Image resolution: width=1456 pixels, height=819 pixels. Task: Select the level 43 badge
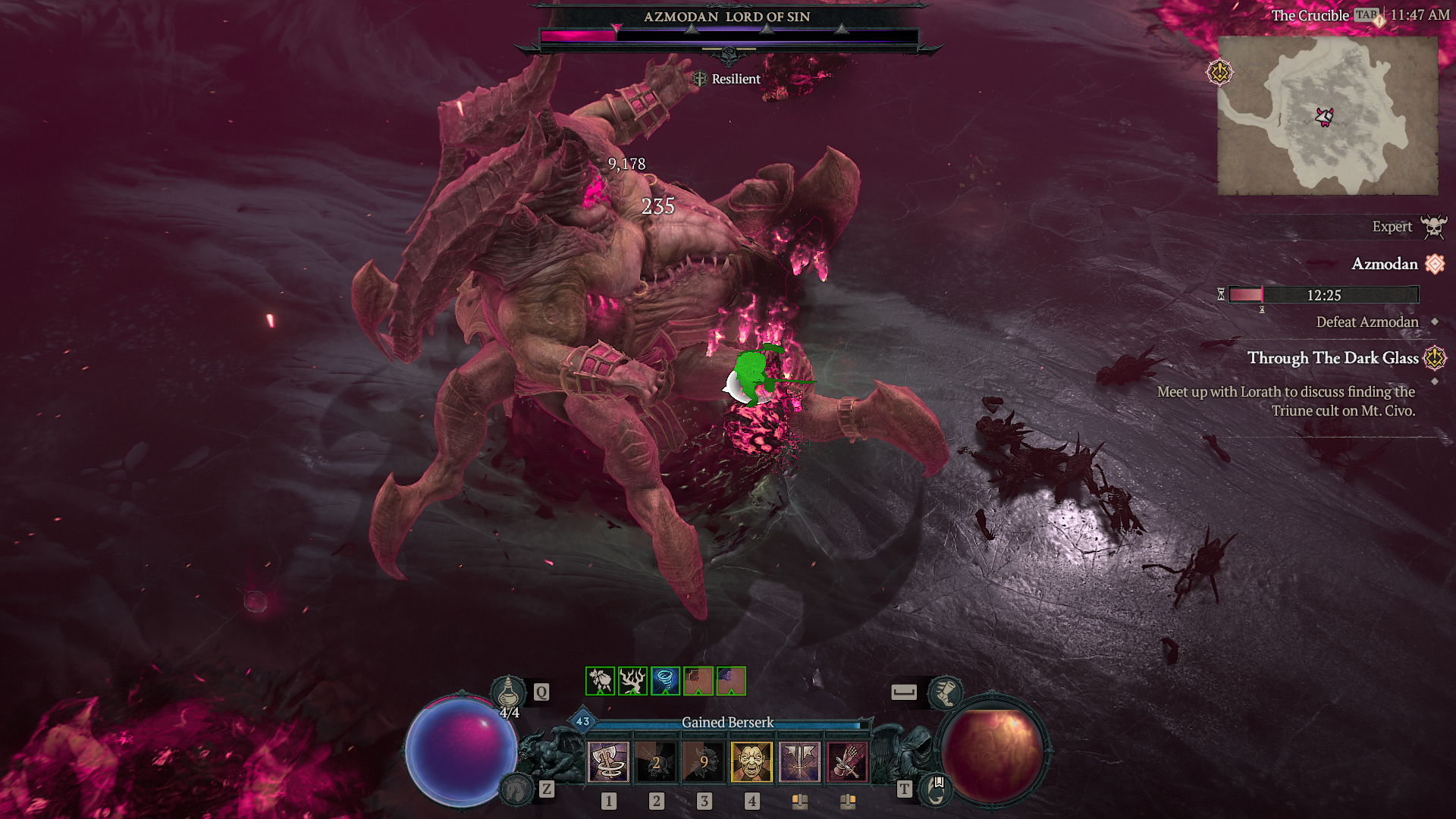(x=582, y=721)
